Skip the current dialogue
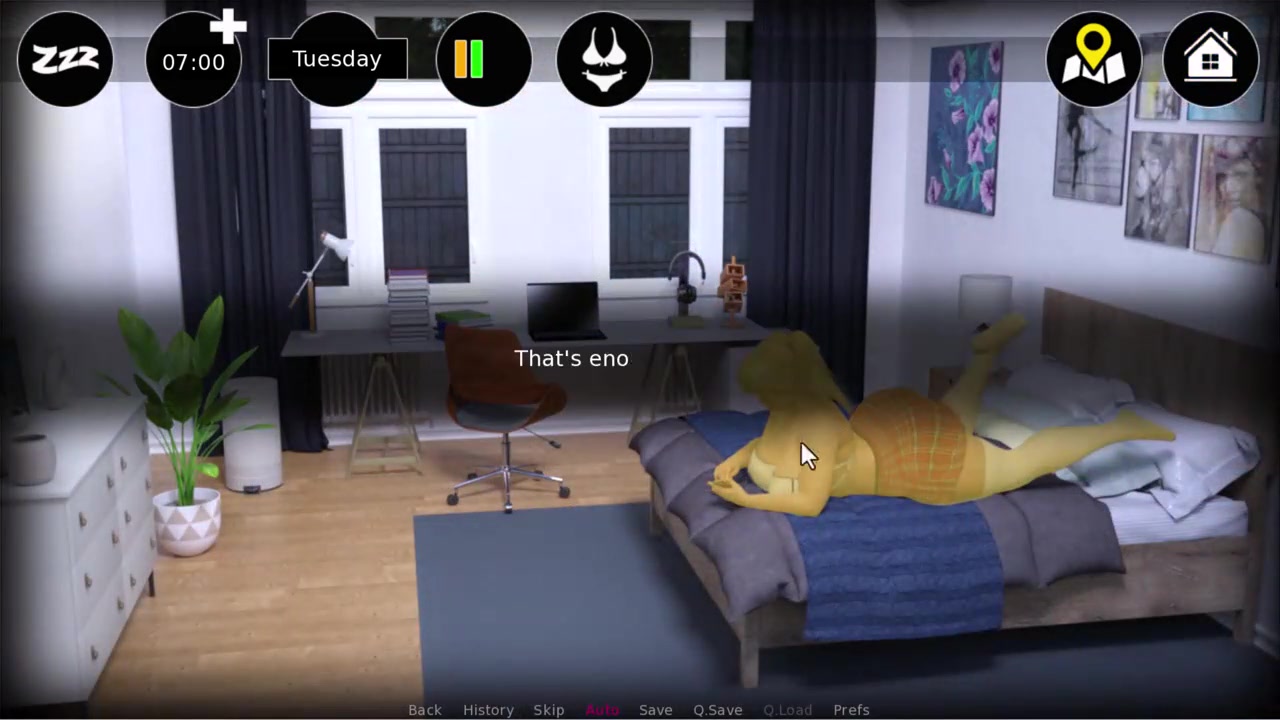Image resolution: width=1280 pixels, height=720 pixels. click(x=549, y=710)
